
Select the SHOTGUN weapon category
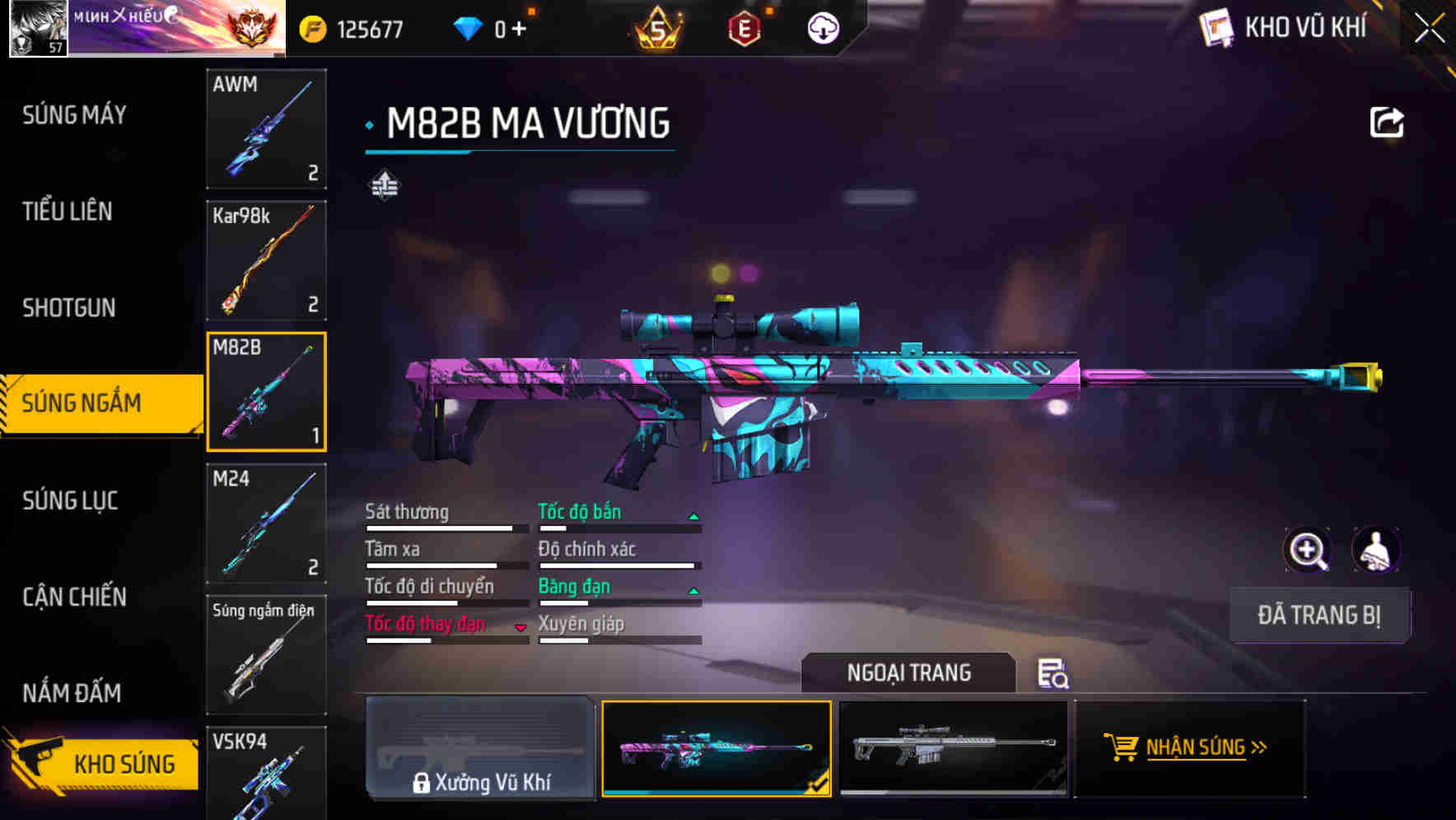pos(70,307)
